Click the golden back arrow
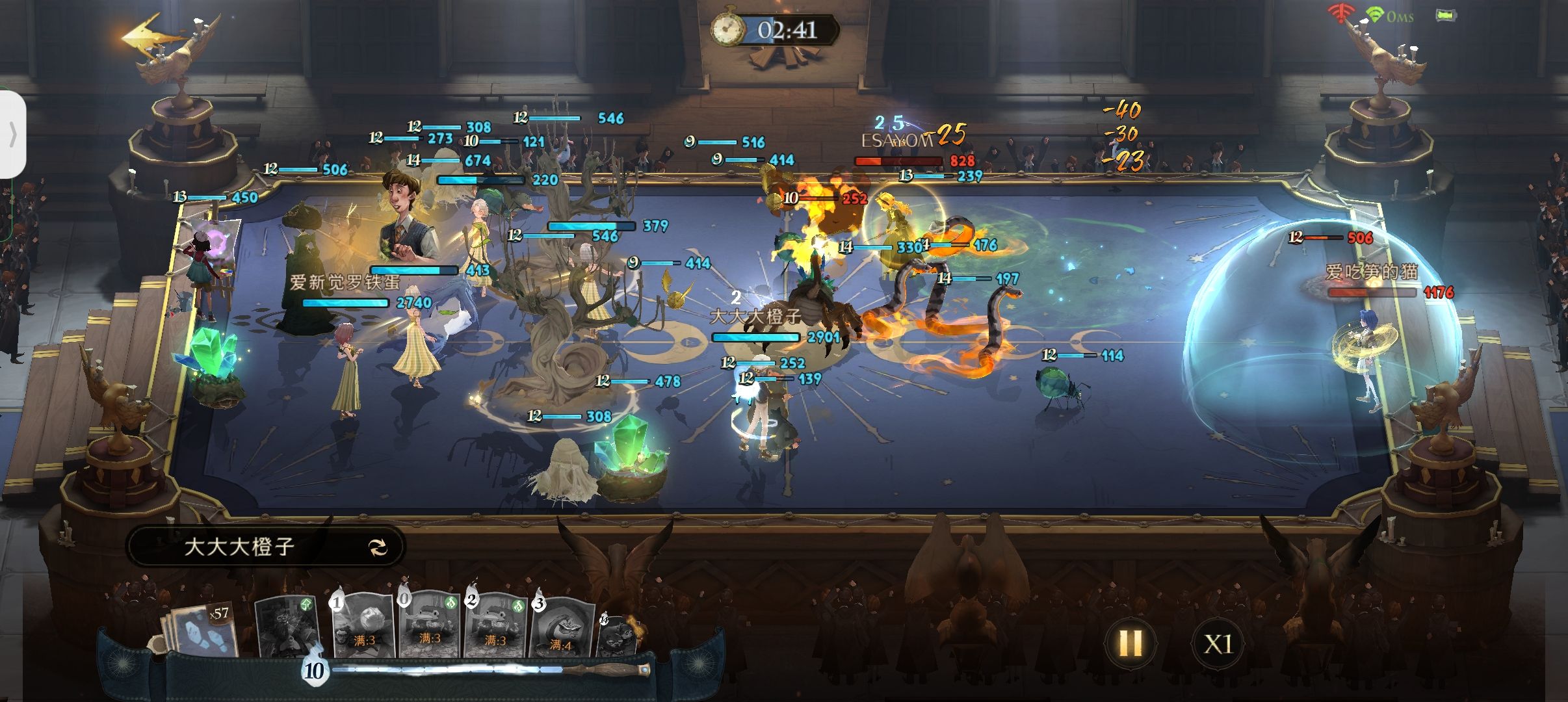 point(151,39)
